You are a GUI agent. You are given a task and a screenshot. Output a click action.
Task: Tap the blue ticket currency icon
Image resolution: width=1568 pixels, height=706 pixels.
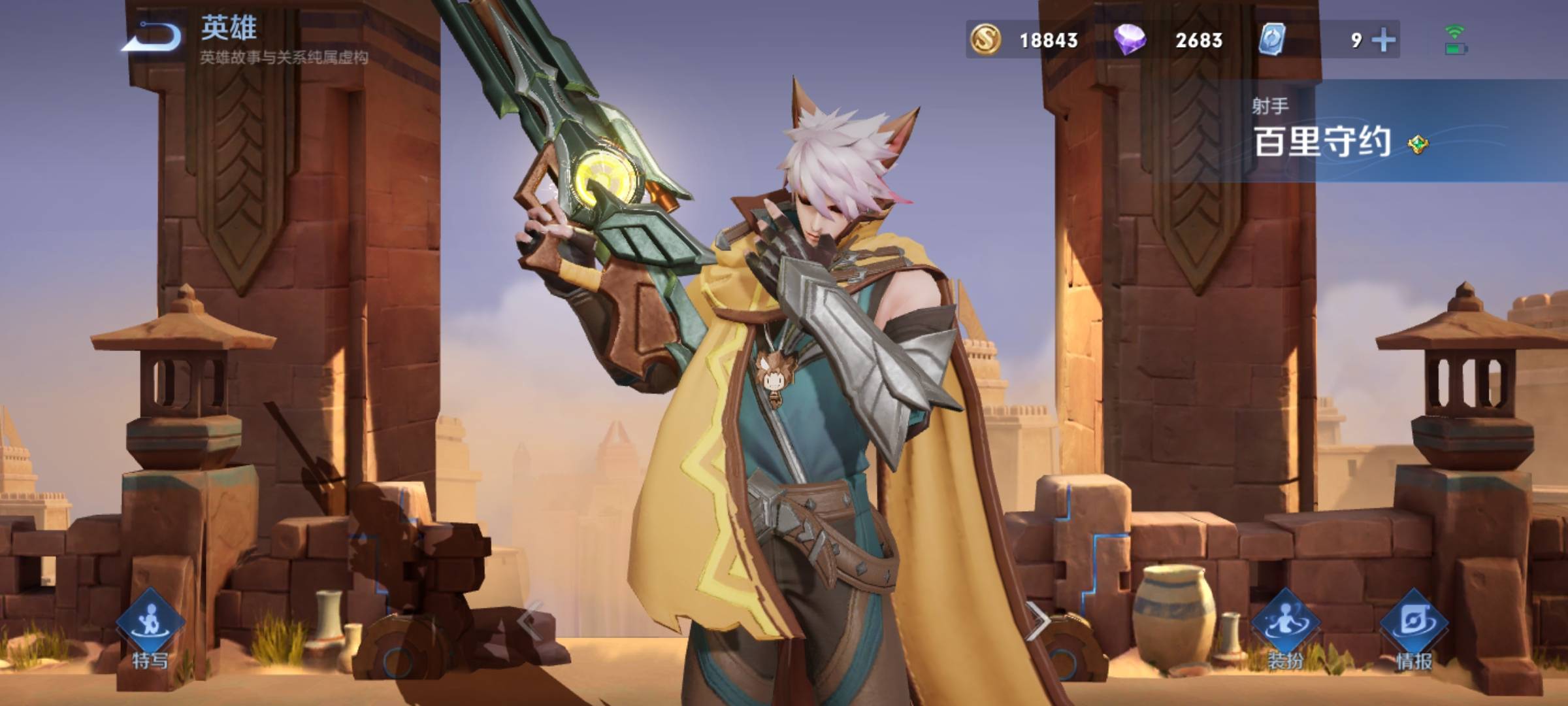tap(1272, 40)
